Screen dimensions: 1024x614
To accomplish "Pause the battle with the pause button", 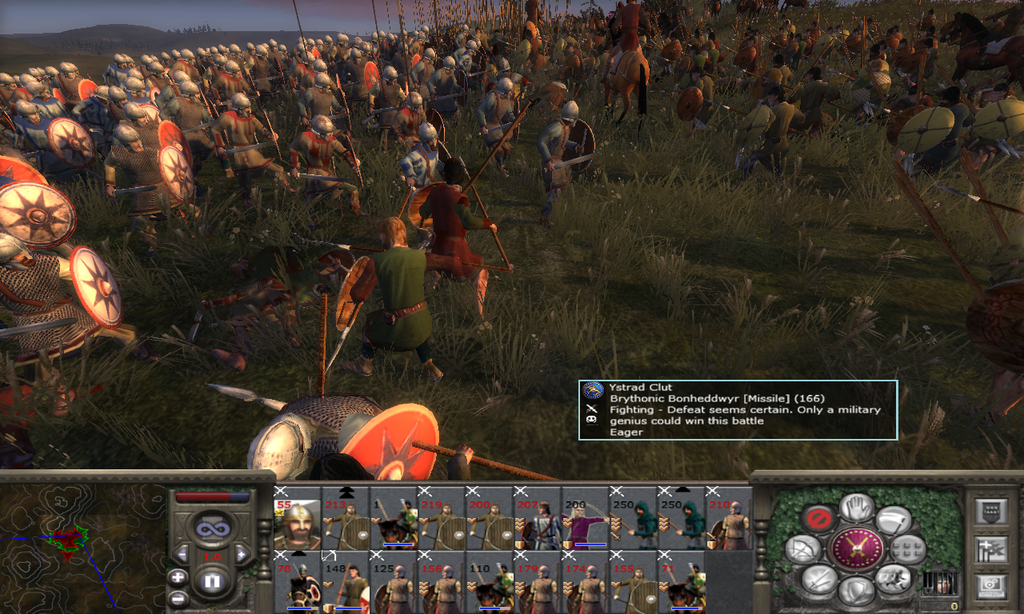I will pyautogui.click(x=211, y=581).
